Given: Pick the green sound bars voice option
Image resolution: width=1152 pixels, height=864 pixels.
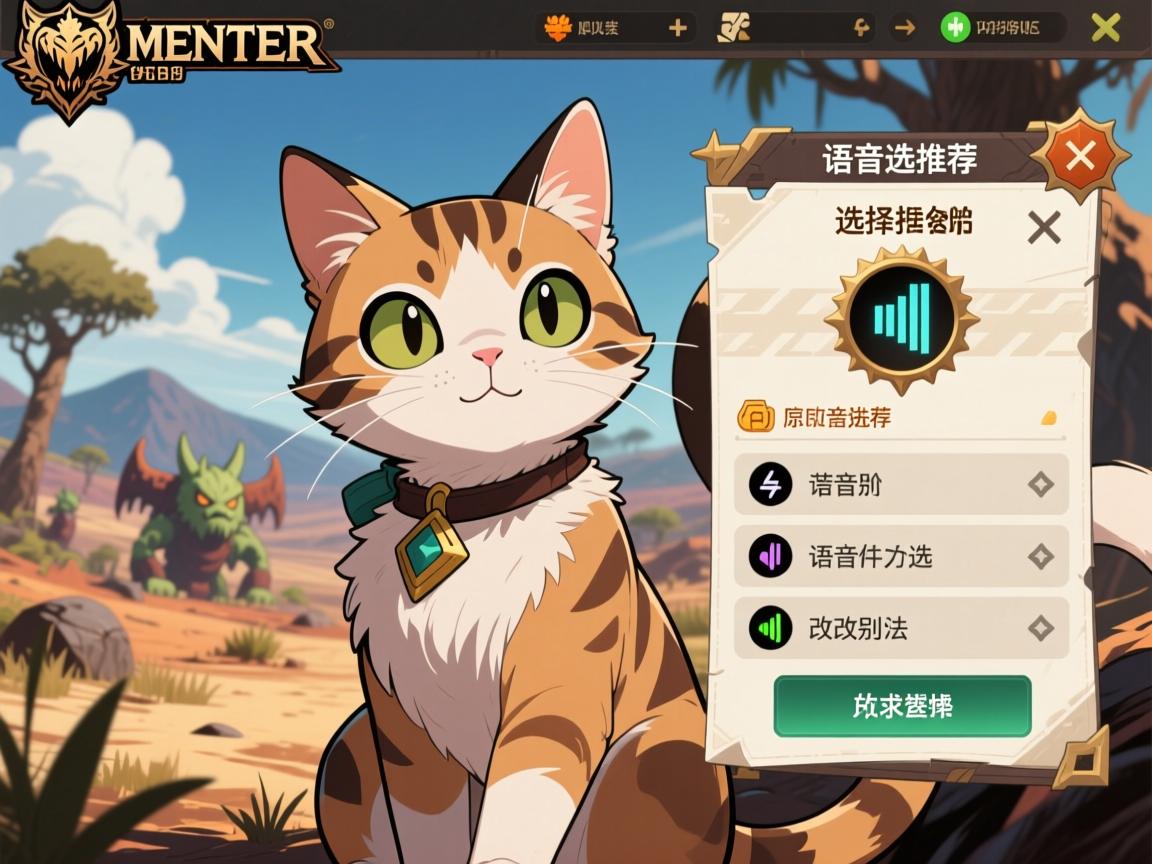Looking at the screenshot, I should pos(901,628).
